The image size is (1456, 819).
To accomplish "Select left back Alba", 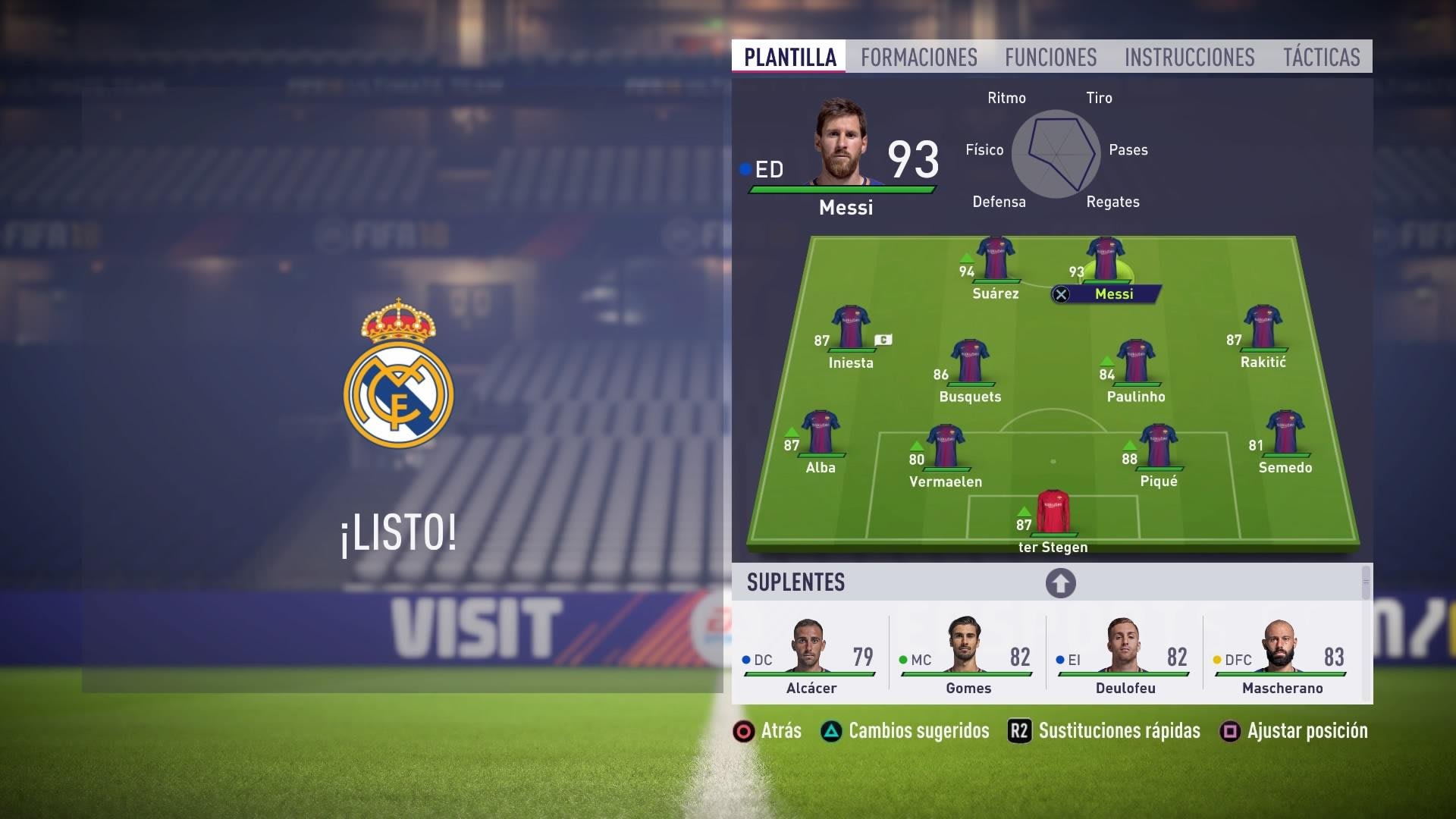I will point(820,433).
